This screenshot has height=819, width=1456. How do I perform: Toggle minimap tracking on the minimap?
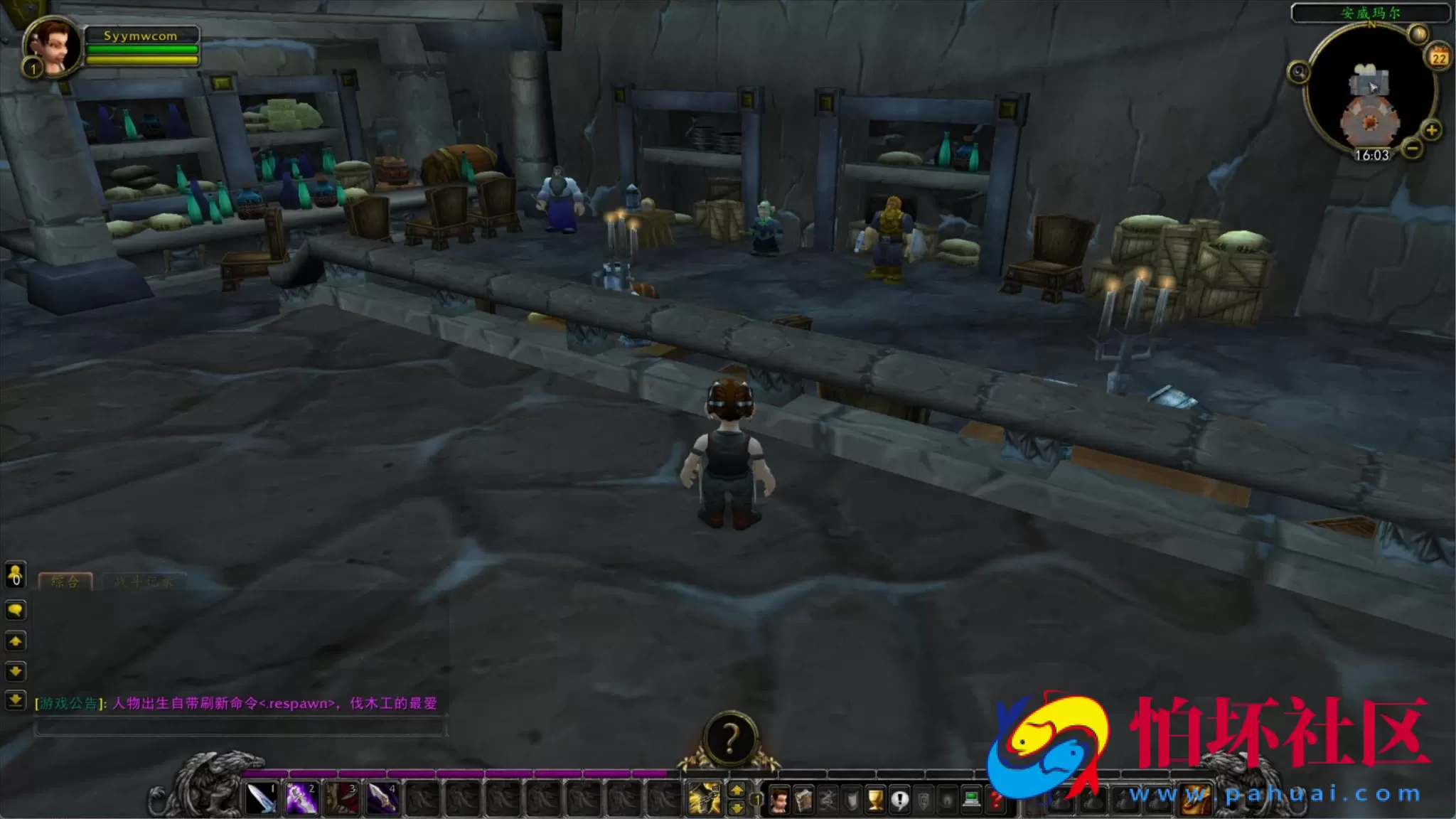[1299, 71]
